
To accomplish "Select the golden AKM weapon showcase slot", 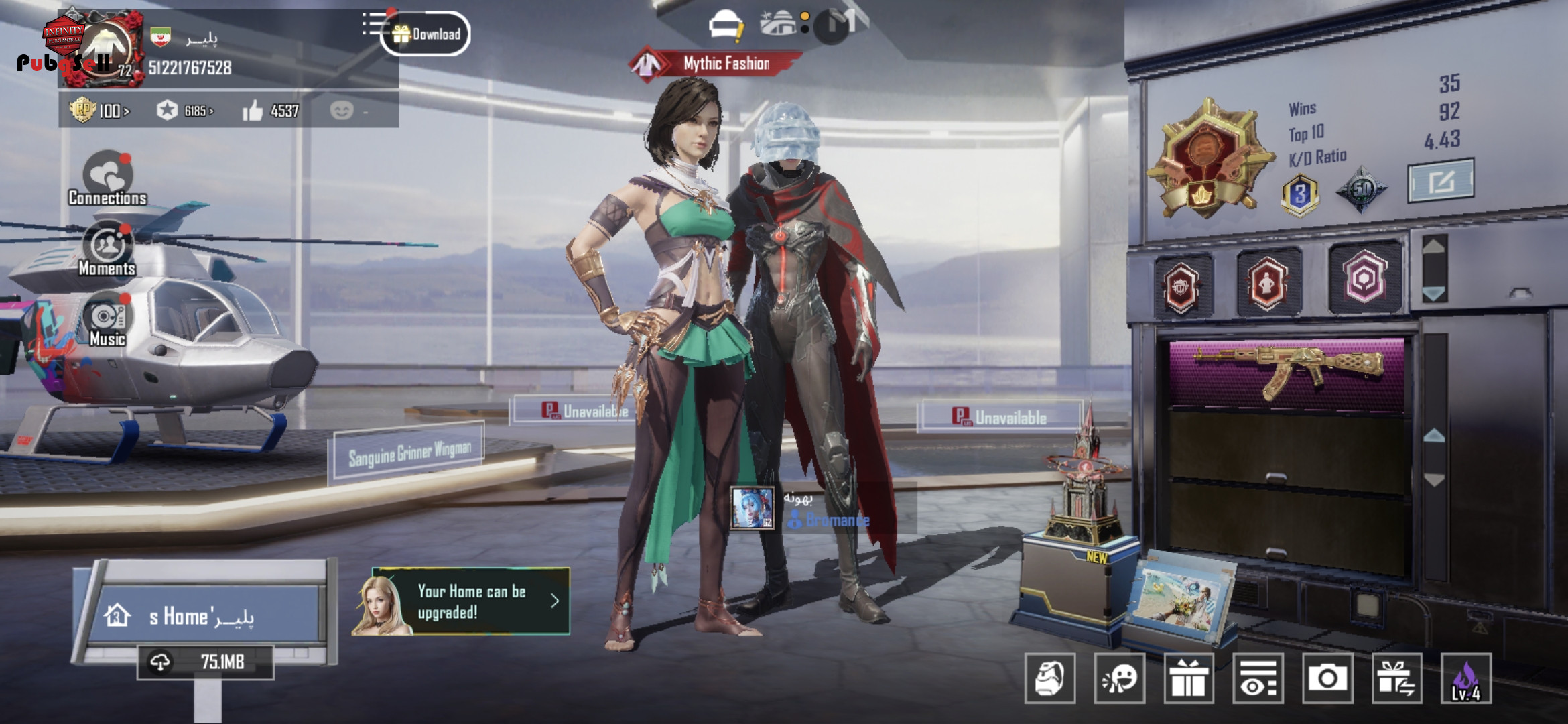I will [1287, 371].
